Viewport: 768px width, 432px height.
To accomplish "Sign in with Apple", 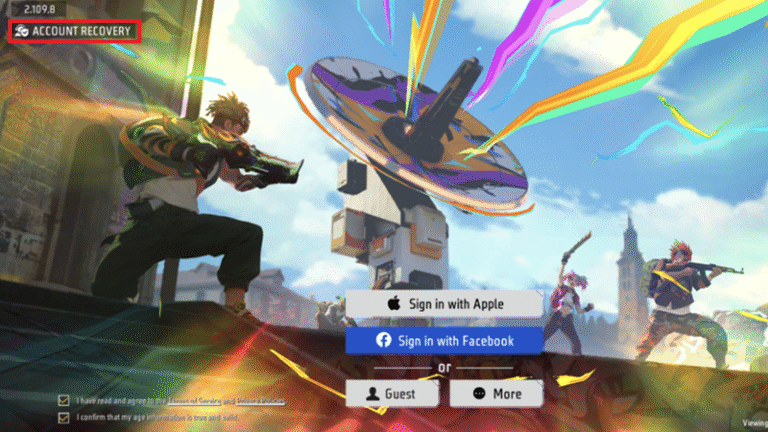I will click(x=444, y=303).
